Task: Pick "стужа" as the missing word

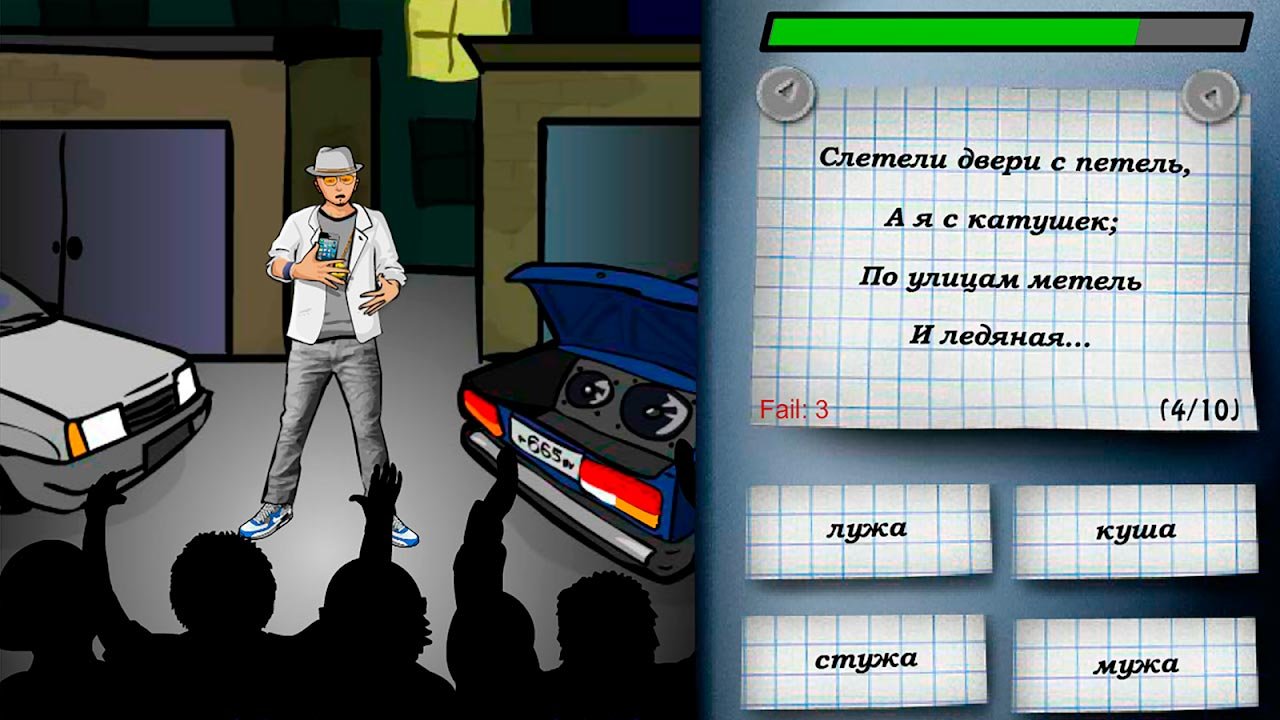Action: pos(865,660)
